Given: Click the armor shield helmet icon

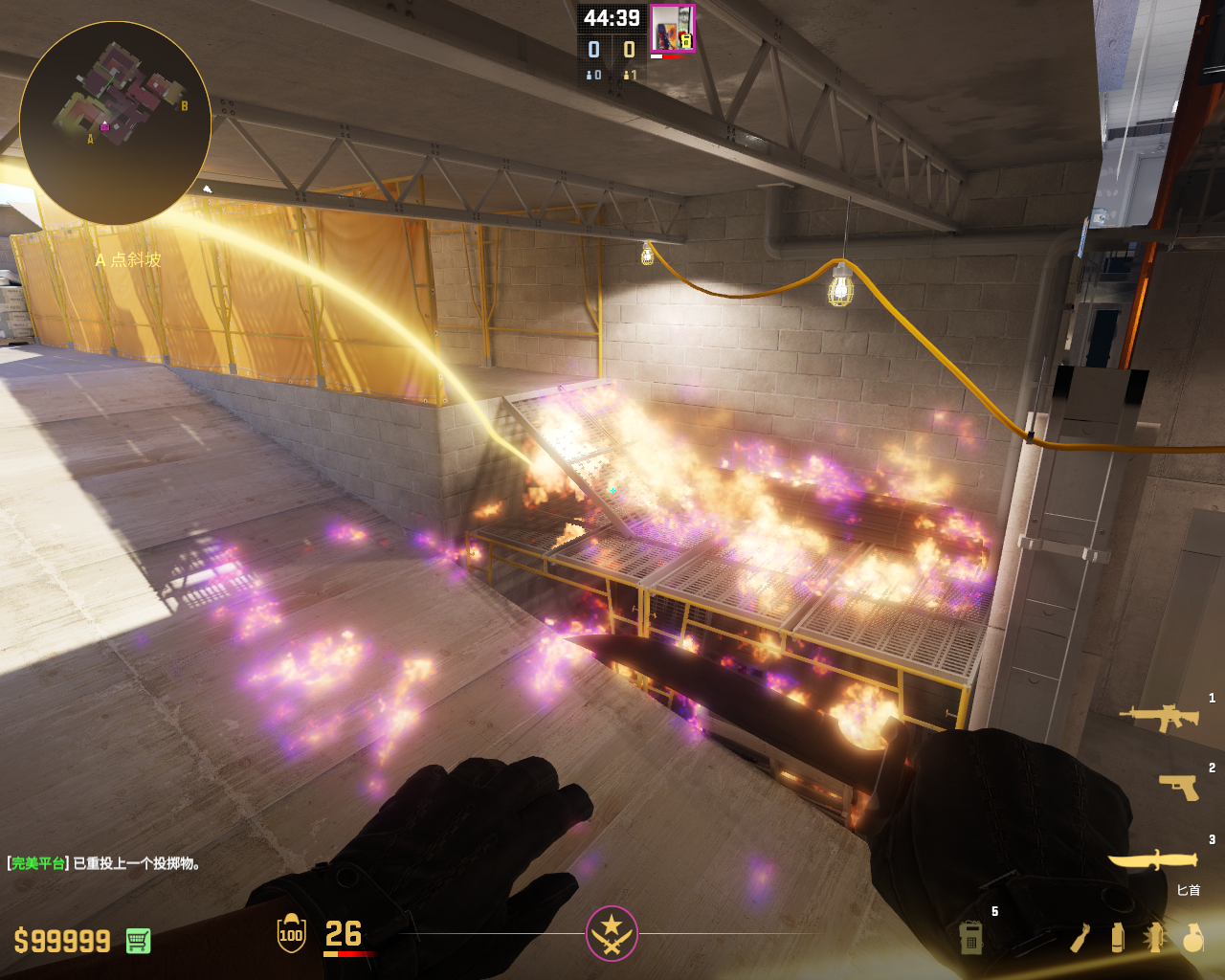Looking at the screenshot, I should (291, 933).
